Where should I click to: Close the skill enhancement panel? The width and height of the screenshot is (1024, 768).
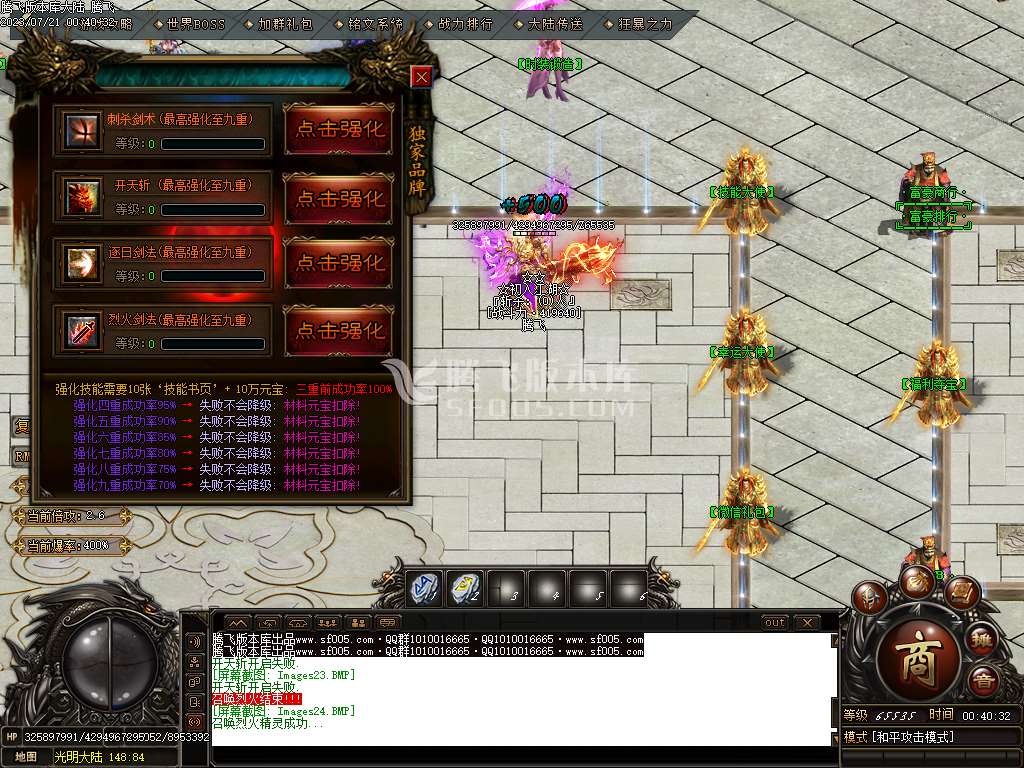tap(422, 77)
